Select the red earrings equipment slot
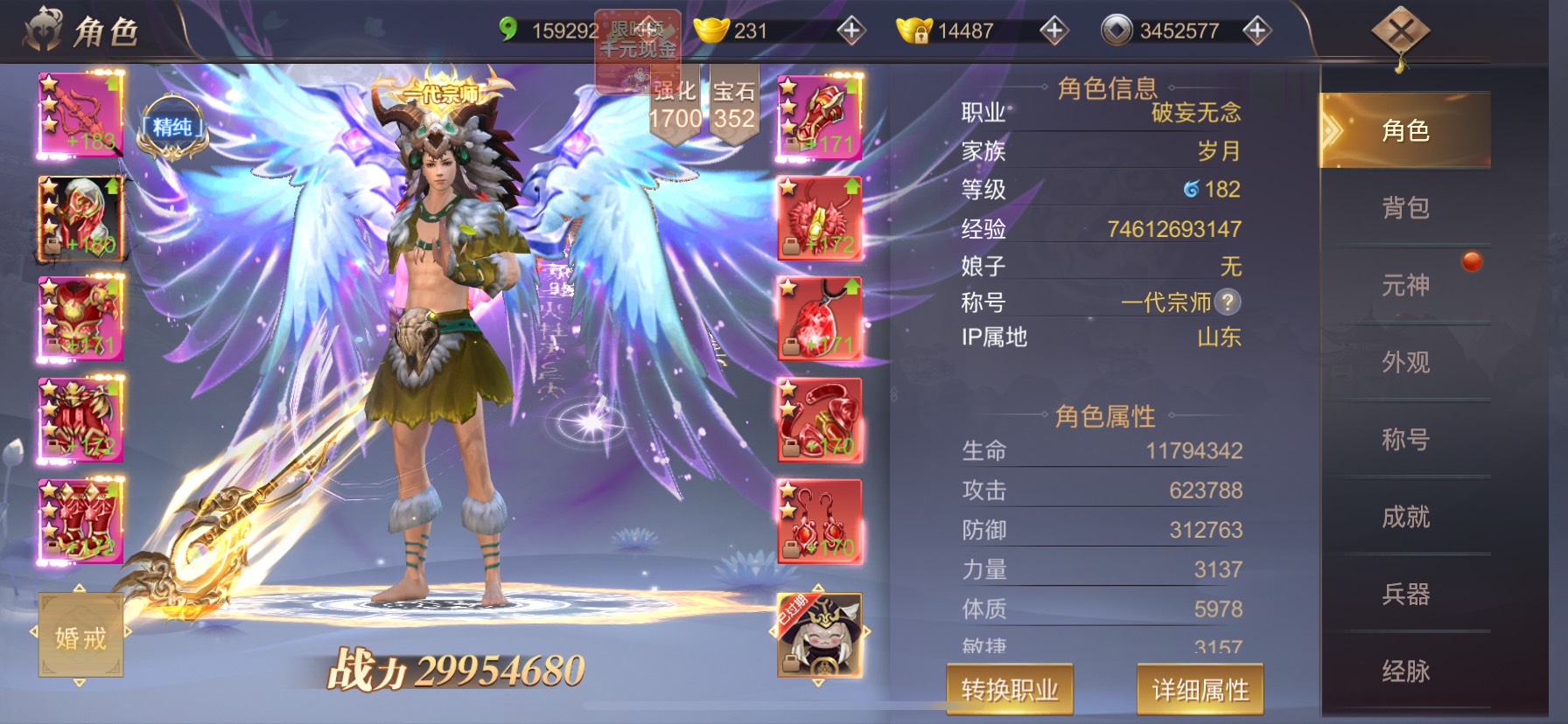The width and height of the screenshot is (1568, 724). tap(820, 522)
